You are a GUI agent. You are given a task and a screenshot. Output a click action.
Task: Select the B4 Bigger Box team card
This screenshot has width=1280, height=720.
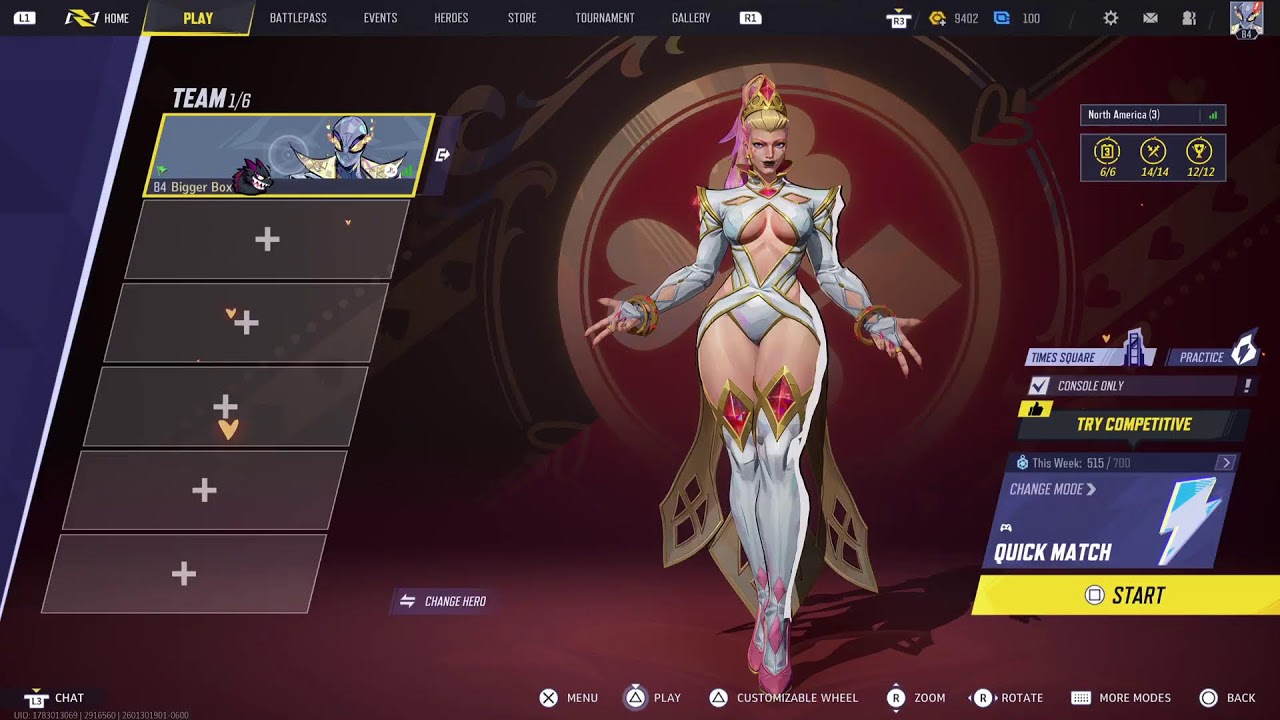tap(292, 155)
